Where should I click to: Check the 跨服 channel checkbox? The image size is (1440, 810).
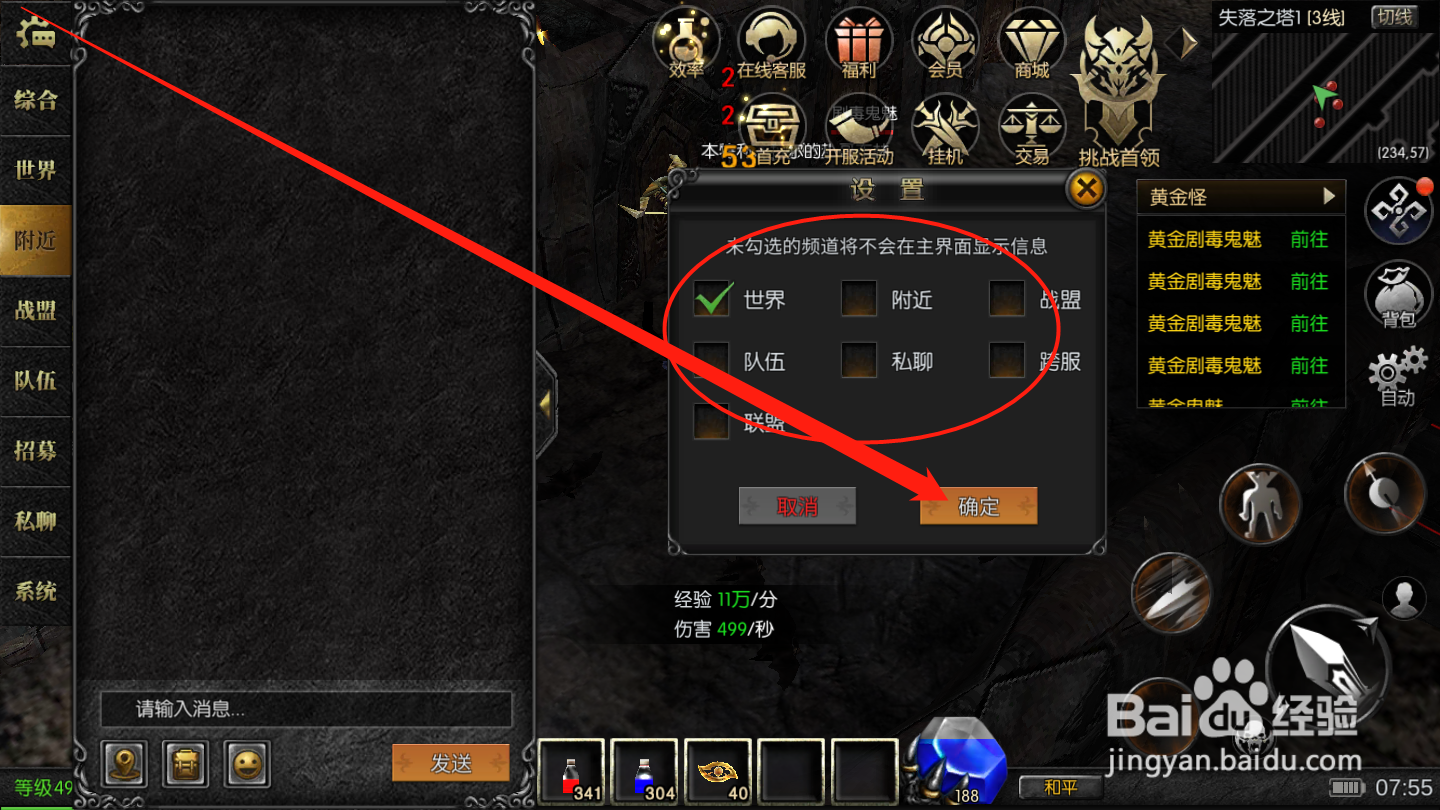(1006, 360)
